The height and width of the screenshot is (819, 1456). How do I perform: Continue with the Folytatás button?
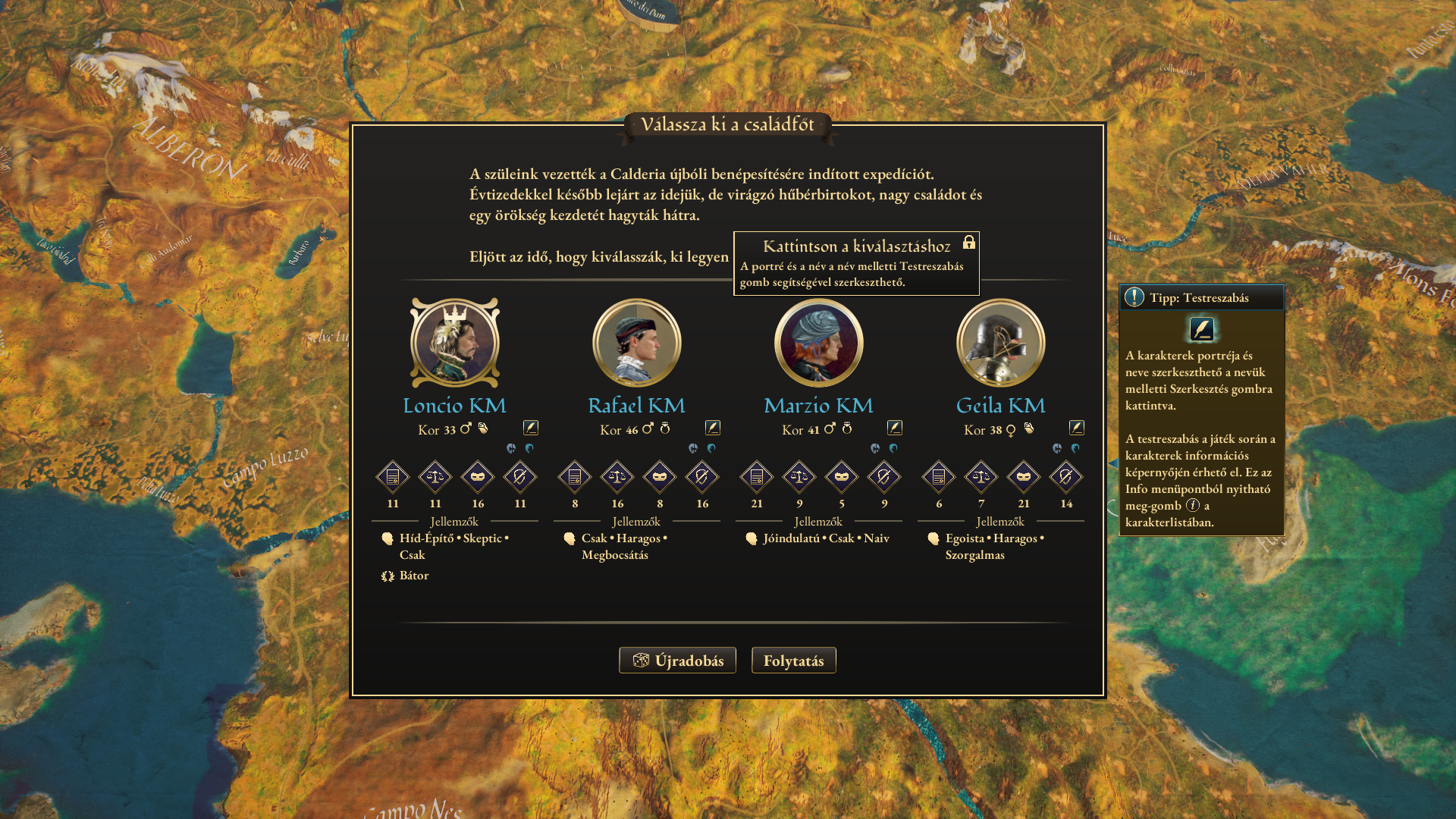[793, 661]
